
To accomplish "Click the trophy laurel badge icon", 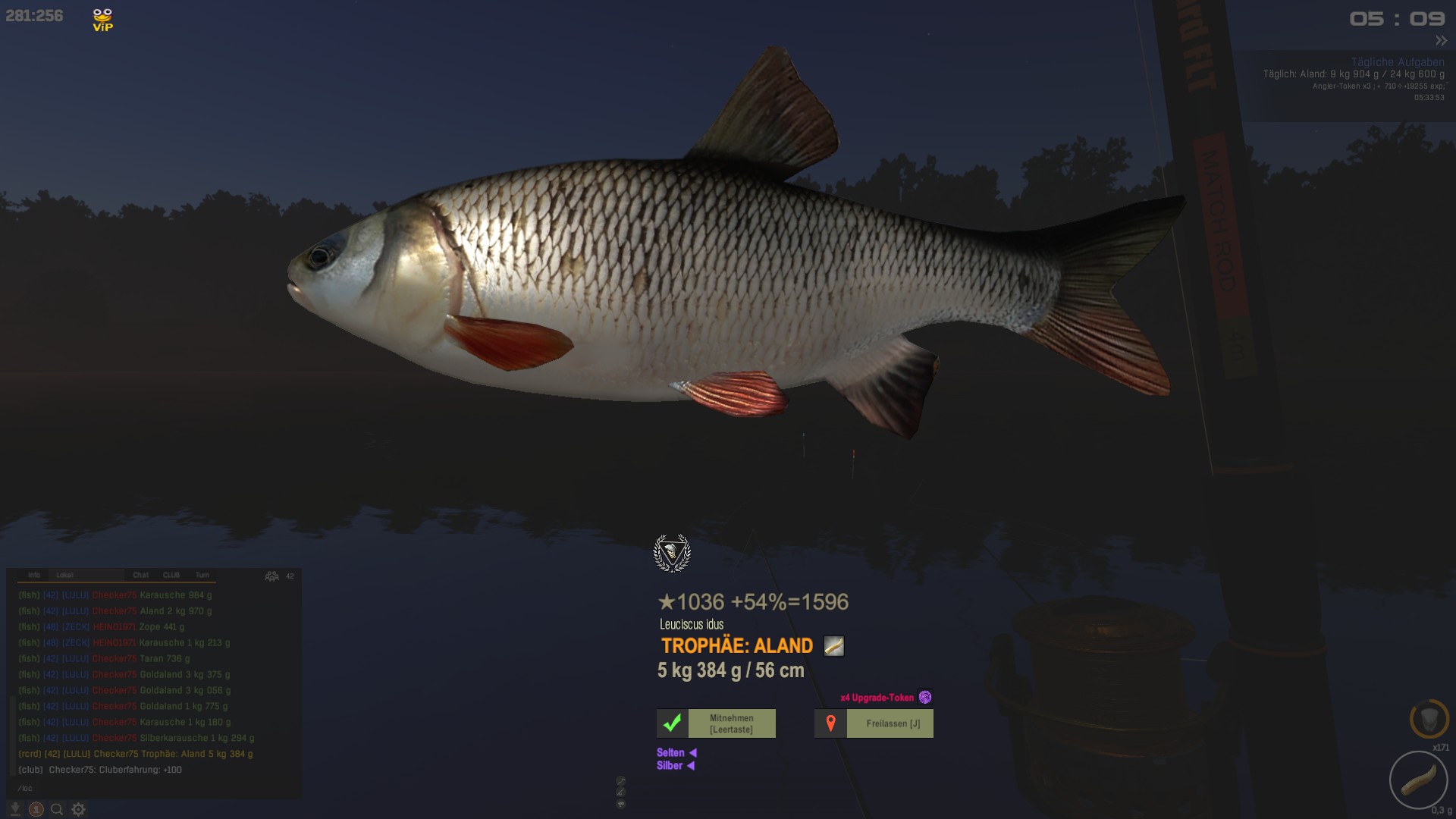I will 672,553.
